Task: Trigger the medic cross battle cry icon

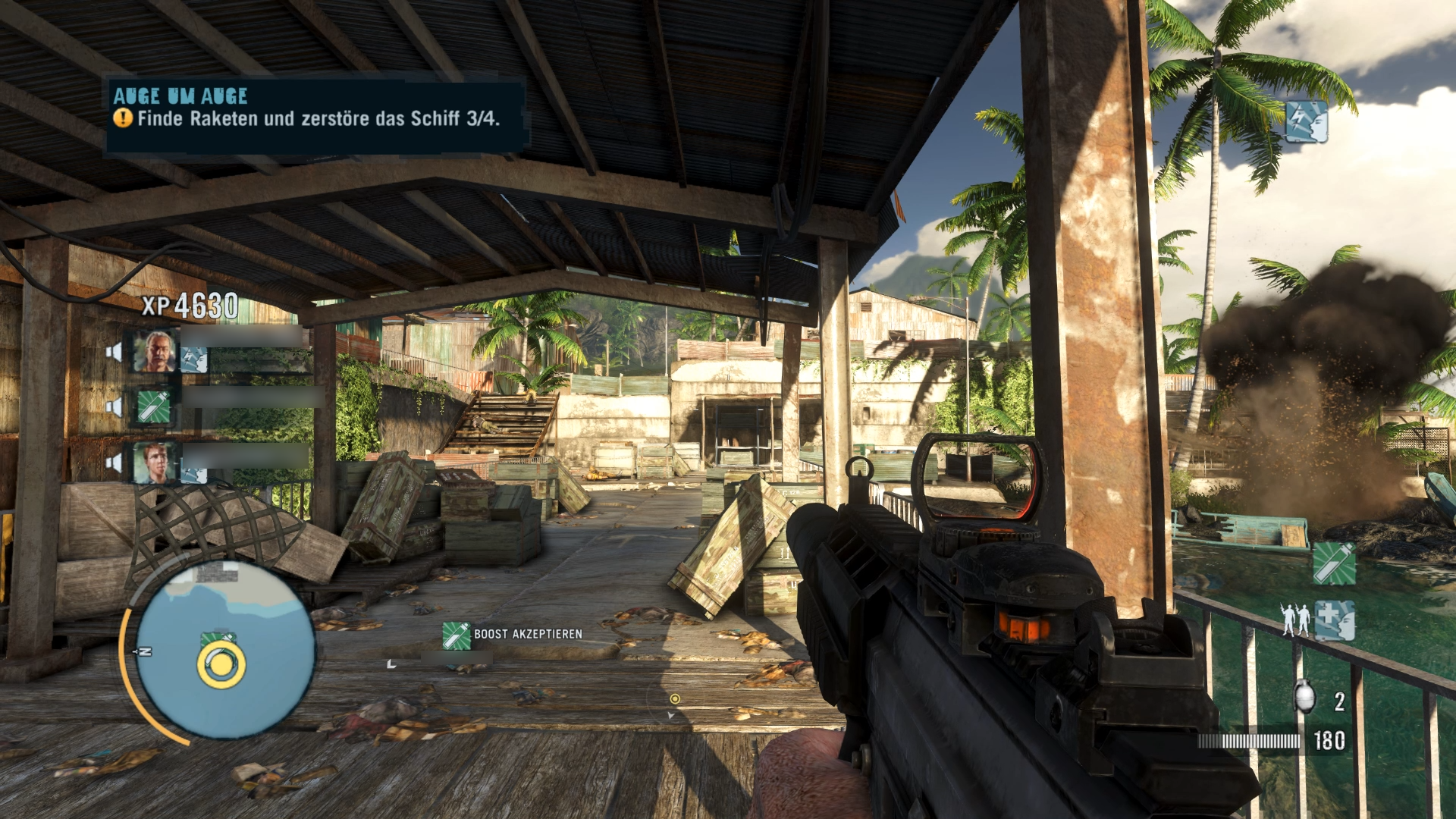Action: coord(1334,620)
